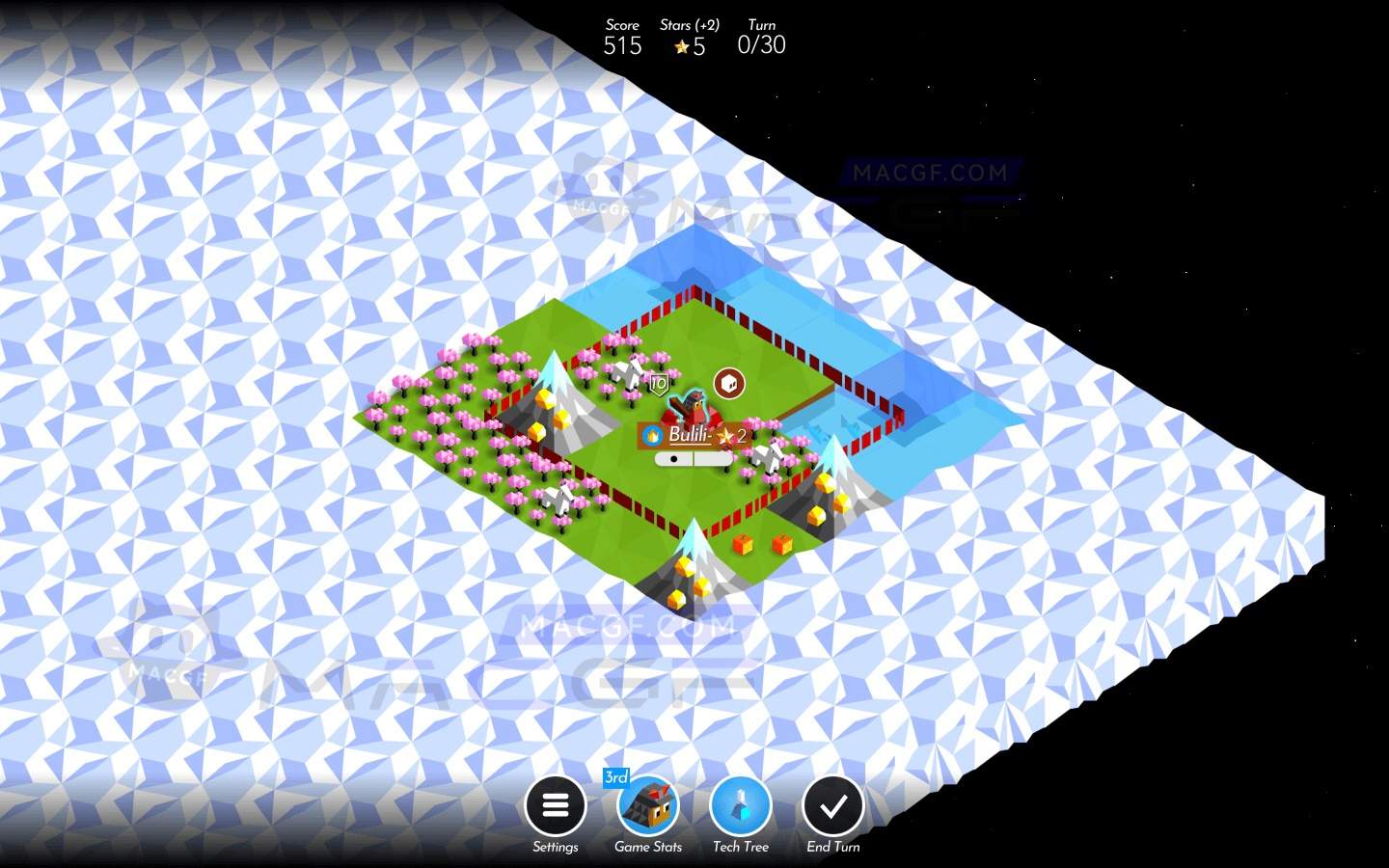Viewport: 1389px width, 868px height.
Task: Click the flame capital icon on Bulili's banner
Action: (x=654, y=435)
